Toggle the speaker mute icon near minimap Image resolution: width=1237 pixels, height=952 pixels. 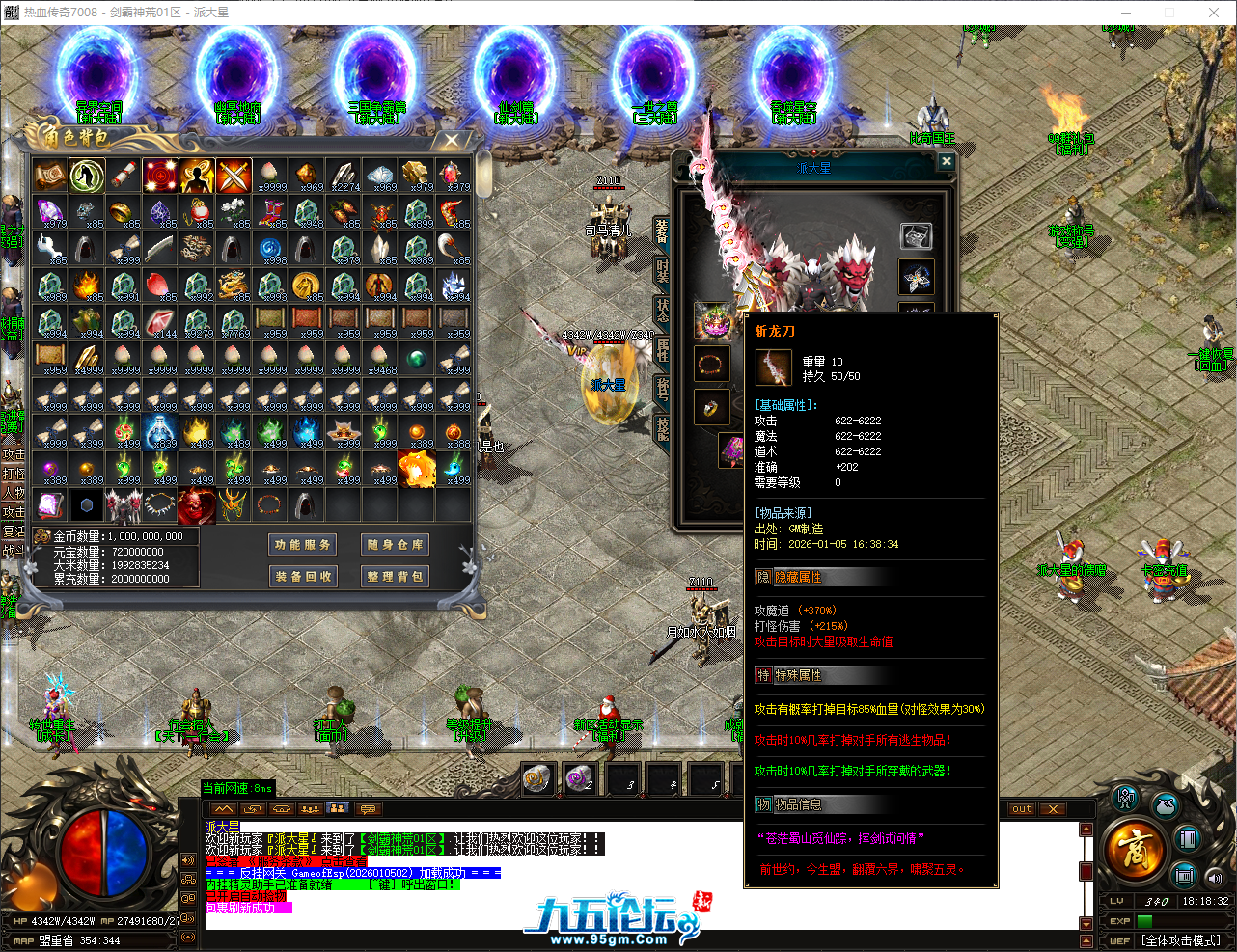tap(1215, 878)
